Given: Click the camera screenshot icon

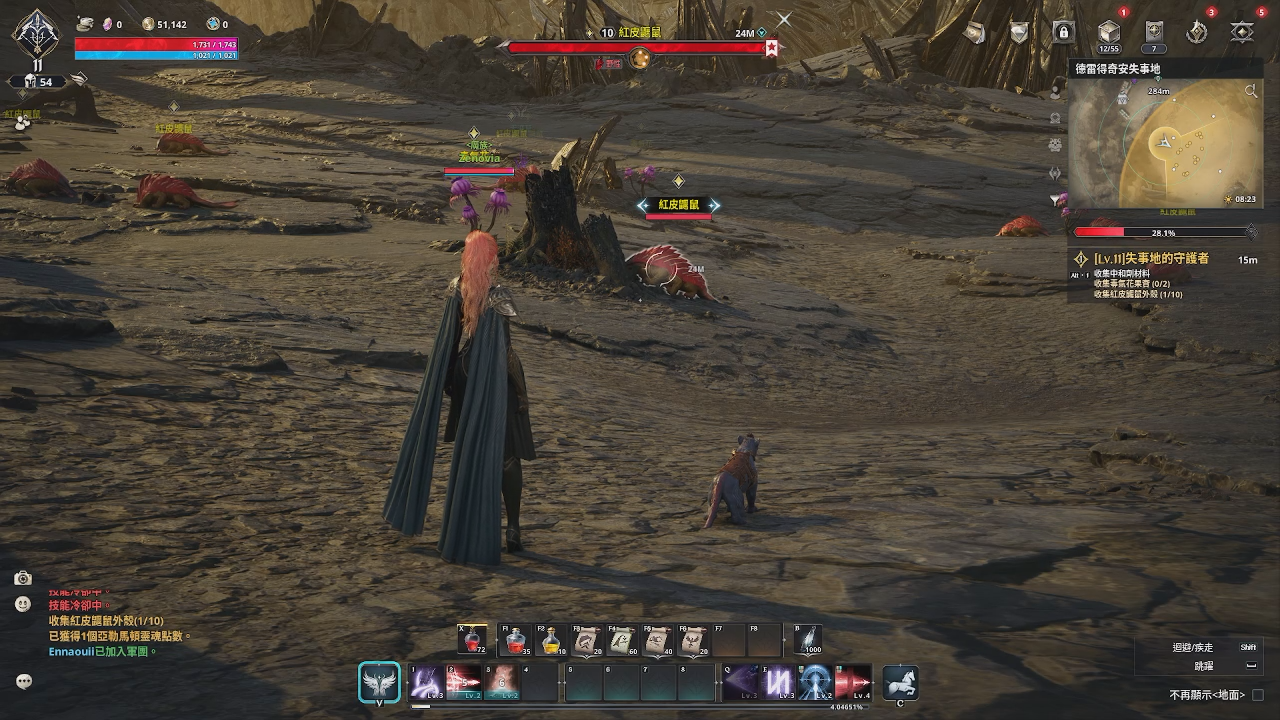Looking at the screenshot, I should click(23, 578).
